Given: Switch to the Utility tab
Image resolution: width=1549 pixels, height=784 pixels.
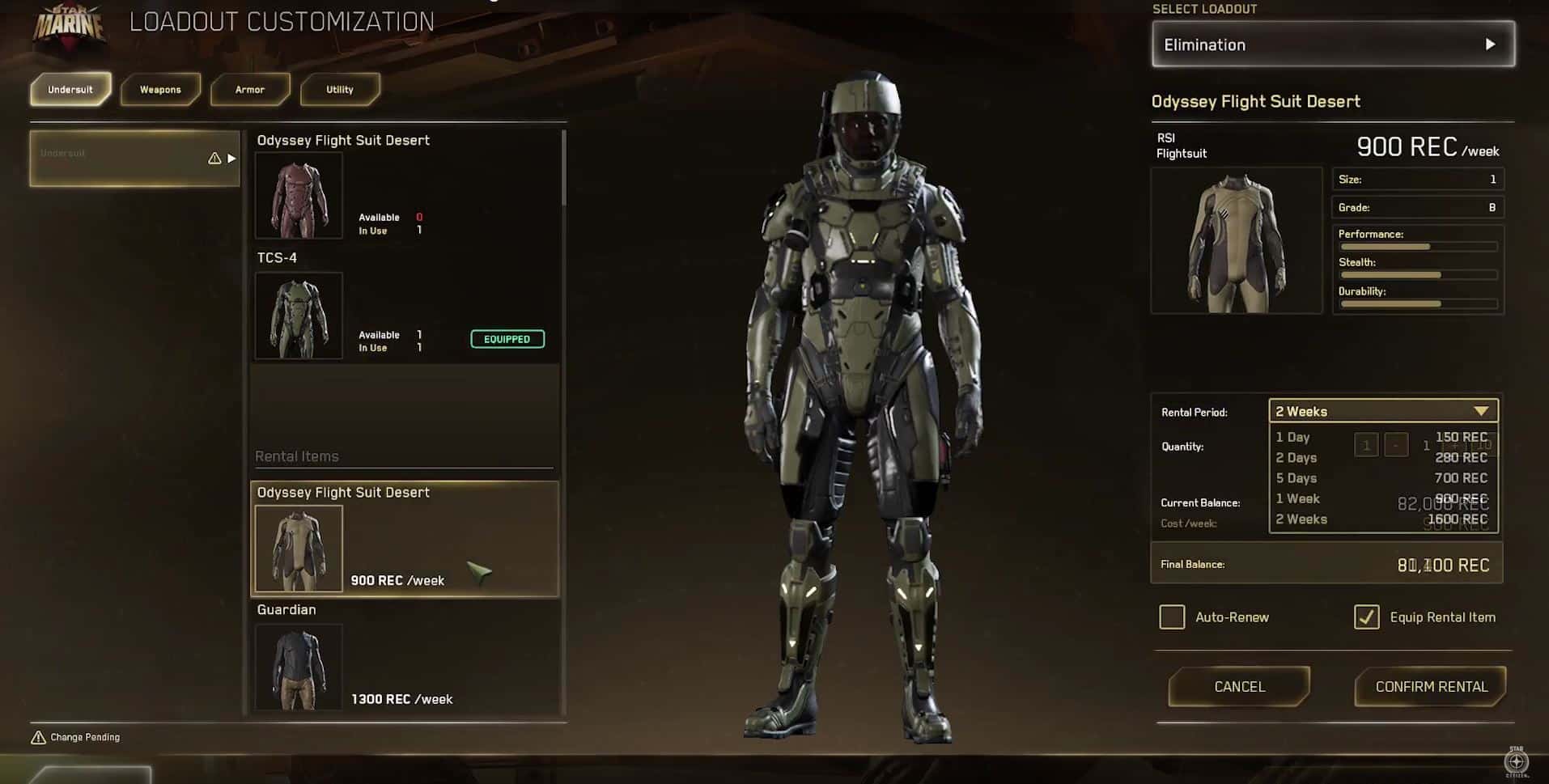Looking at the screenshot, I should (340, 90).
